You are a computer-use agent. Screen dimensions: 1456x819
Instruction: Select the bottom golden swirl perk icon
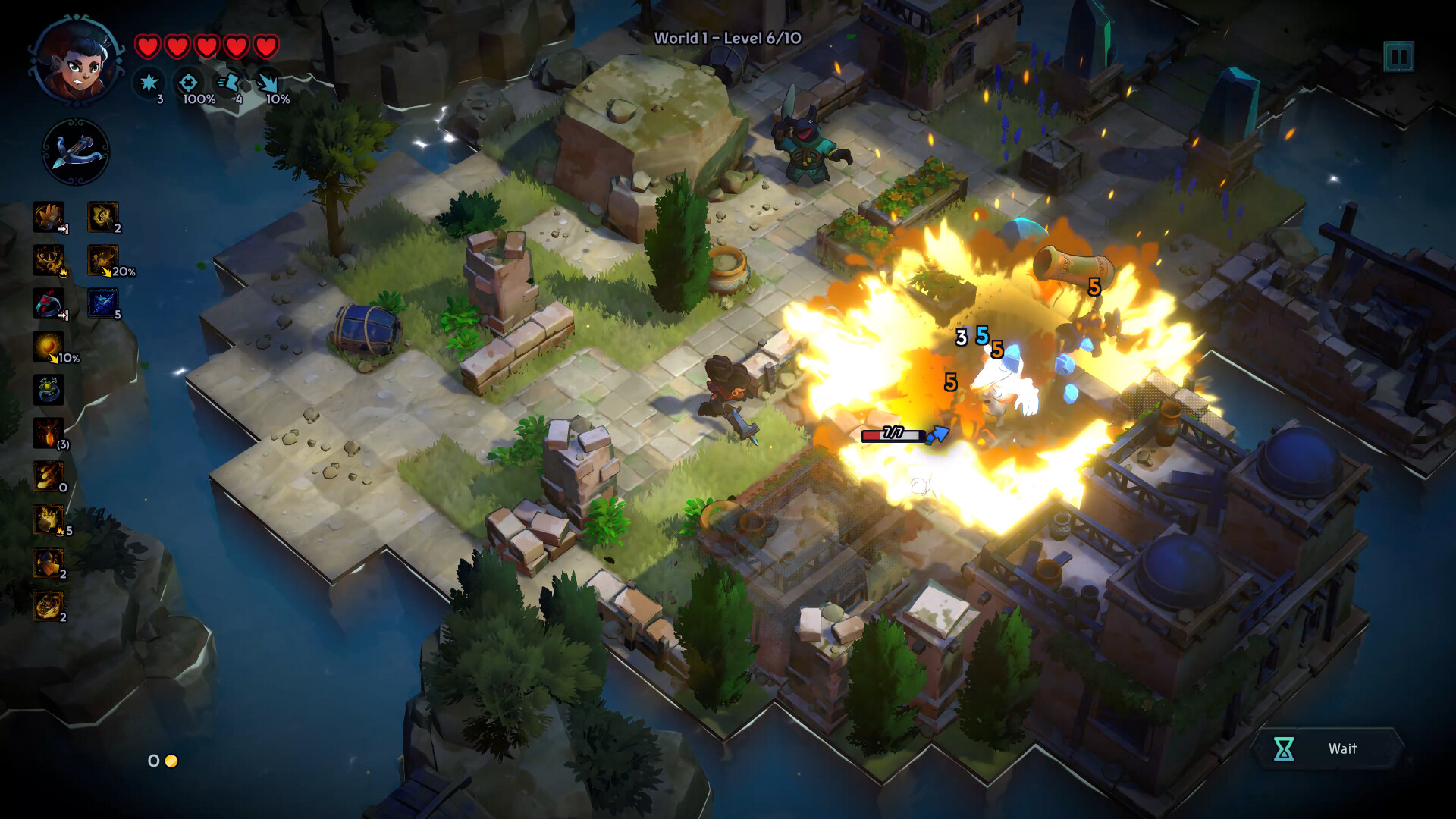(x=49, y=607)
